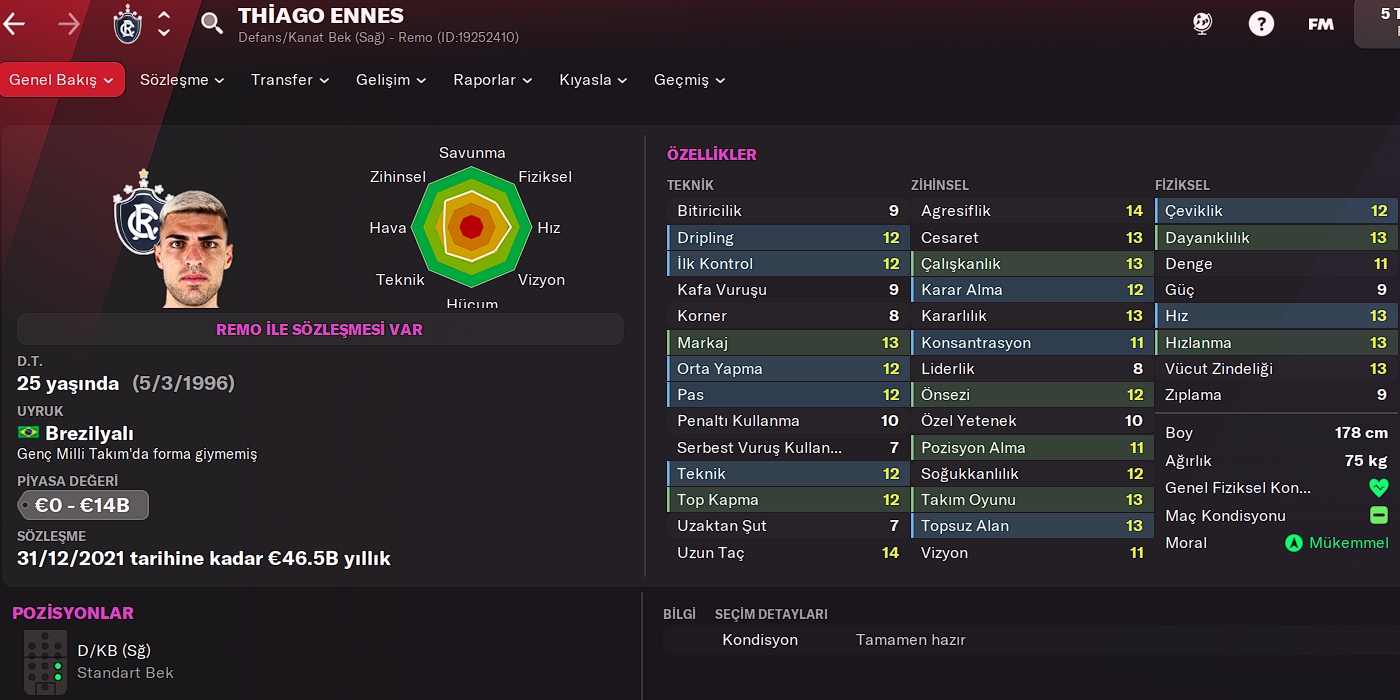Open the Genel Bakış dropdown
This screenshot has width=1400, height=700.
(x=62, y=80)
